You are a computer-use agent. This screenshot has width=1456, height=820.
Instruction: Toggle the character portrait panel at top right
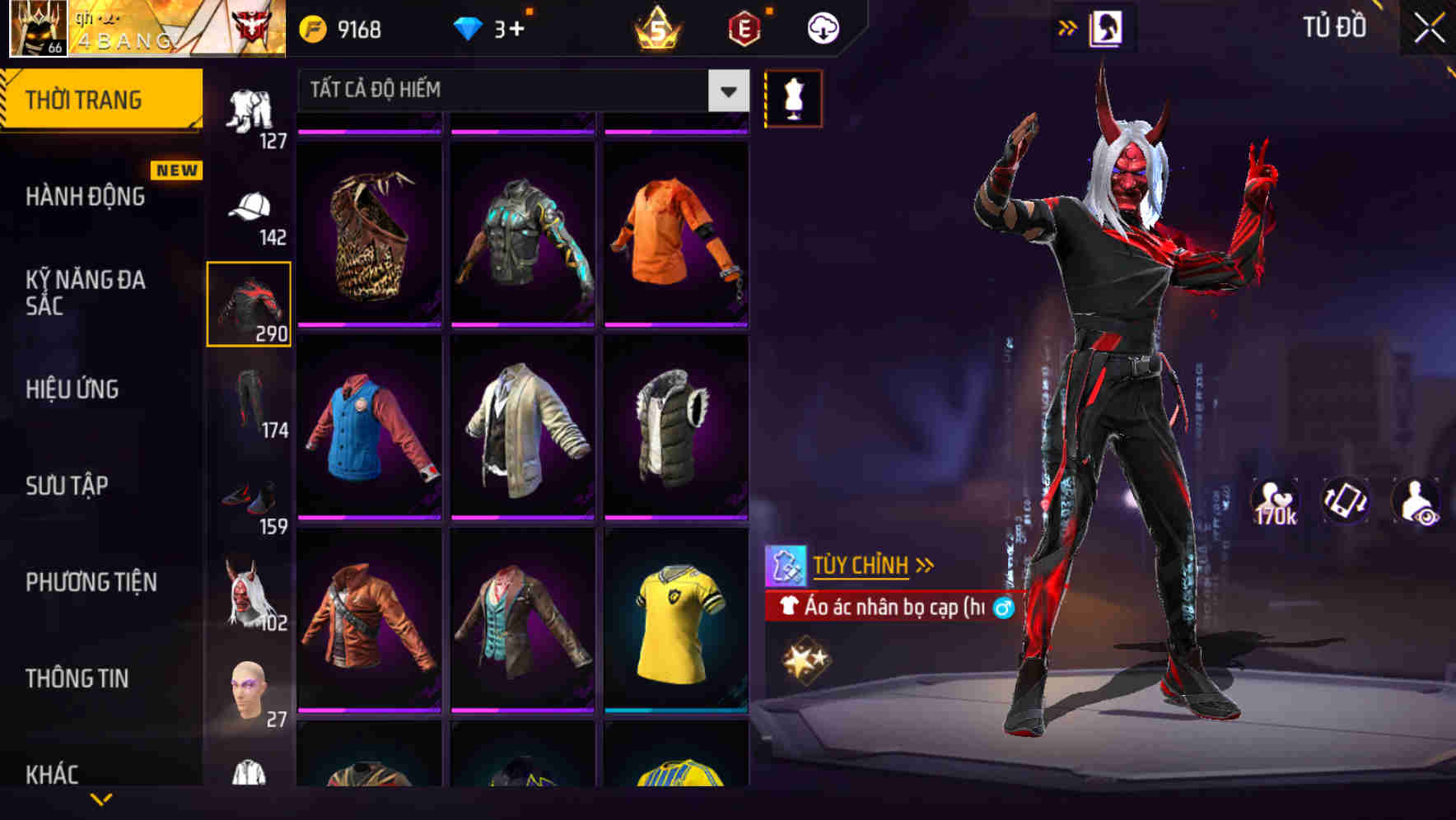coord(1107,26)
